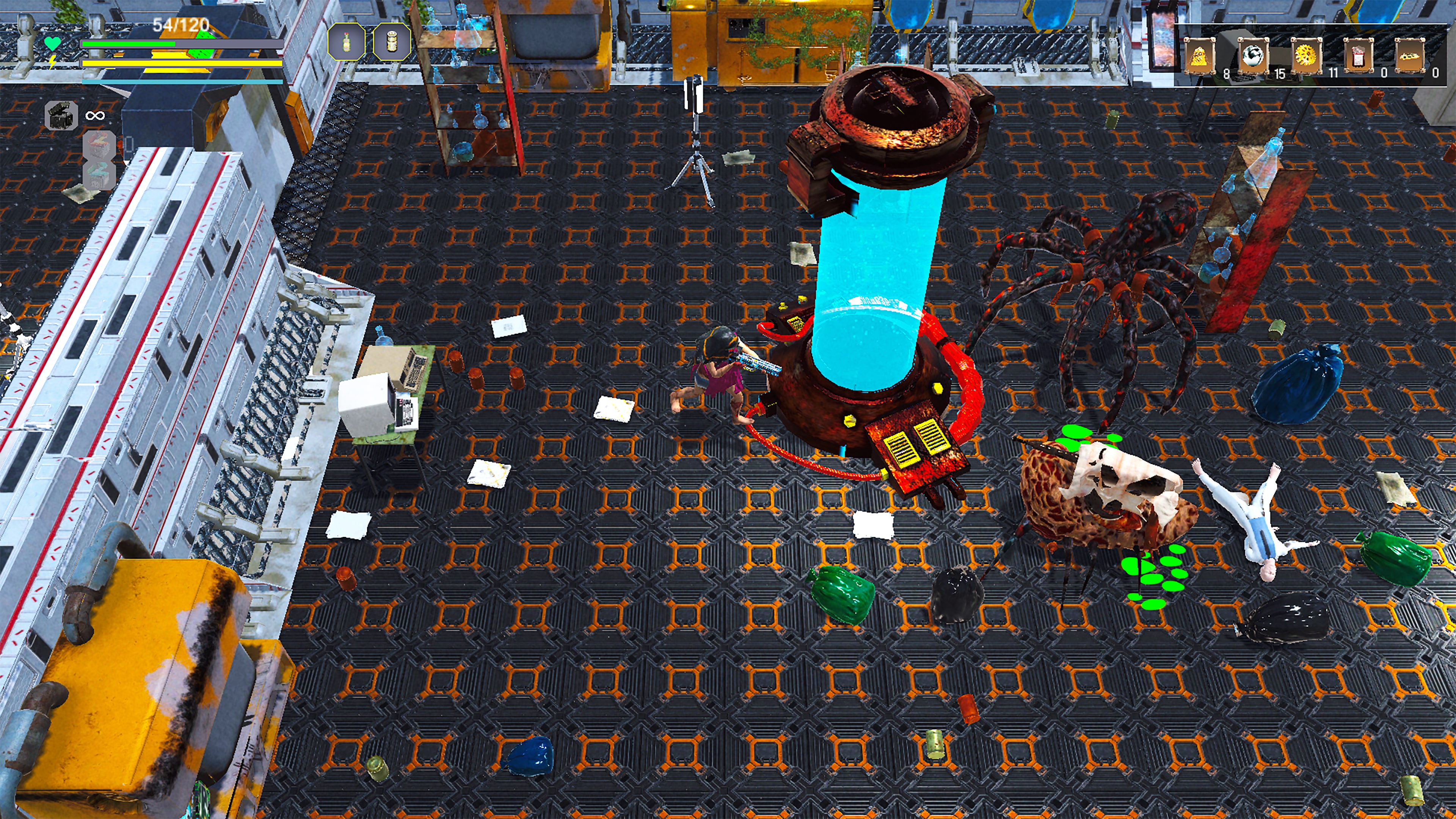
Task: Click the lightning bolt stamina icon
Action: [53, 61]
